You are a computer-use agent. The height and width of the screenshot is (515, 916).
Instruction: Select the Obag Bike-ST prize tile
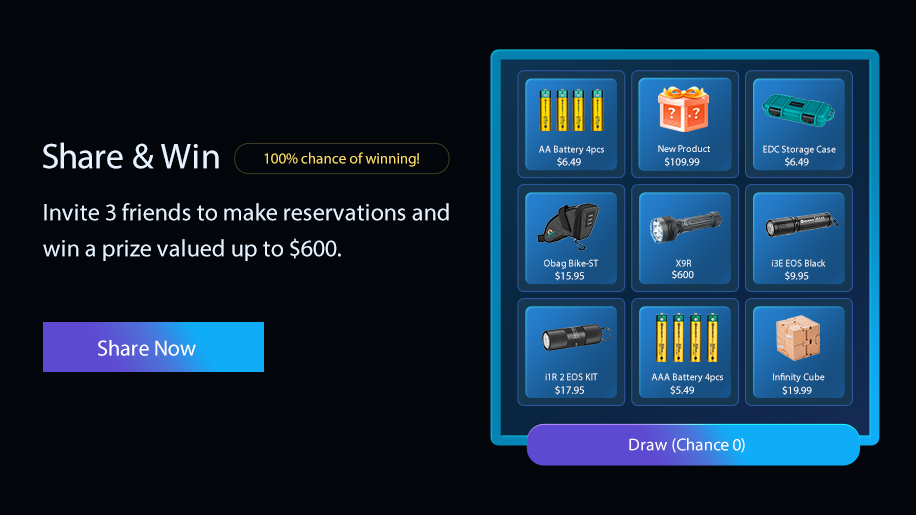coord(571,237)
